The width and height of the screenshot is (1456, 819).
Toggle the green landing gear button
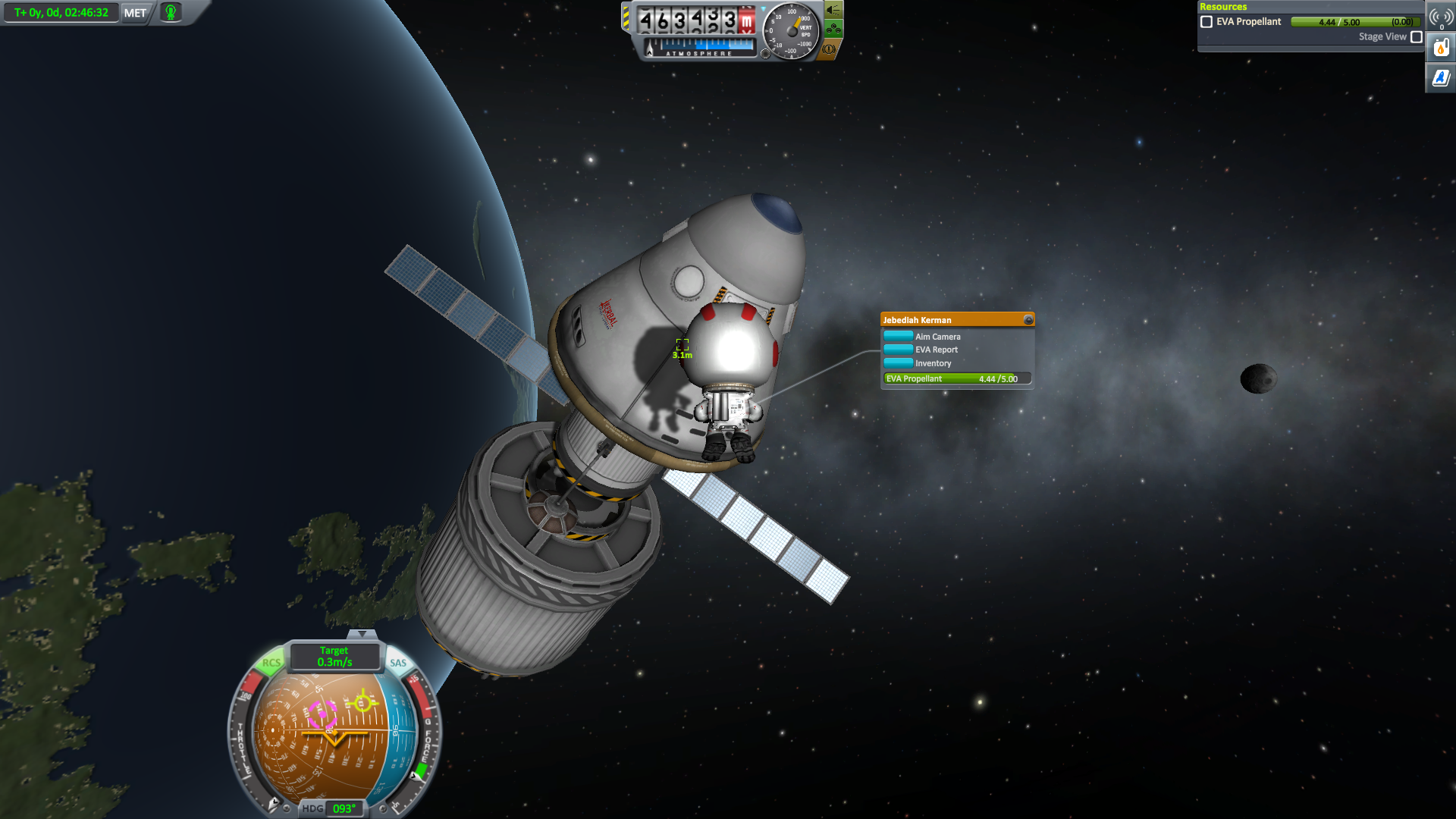[833, 30]
